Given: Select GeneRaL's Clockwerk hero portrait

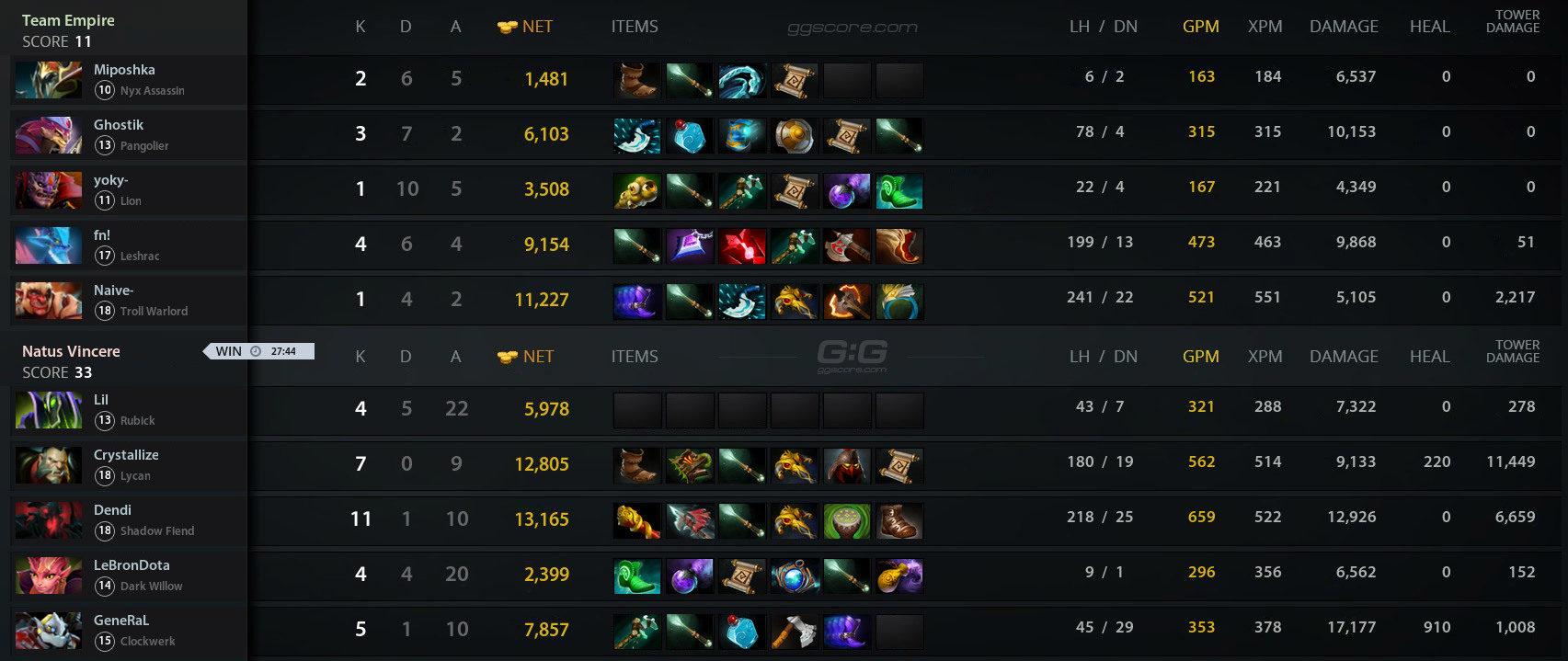Looking at the screenshot, I should click(x=49, y=631).
